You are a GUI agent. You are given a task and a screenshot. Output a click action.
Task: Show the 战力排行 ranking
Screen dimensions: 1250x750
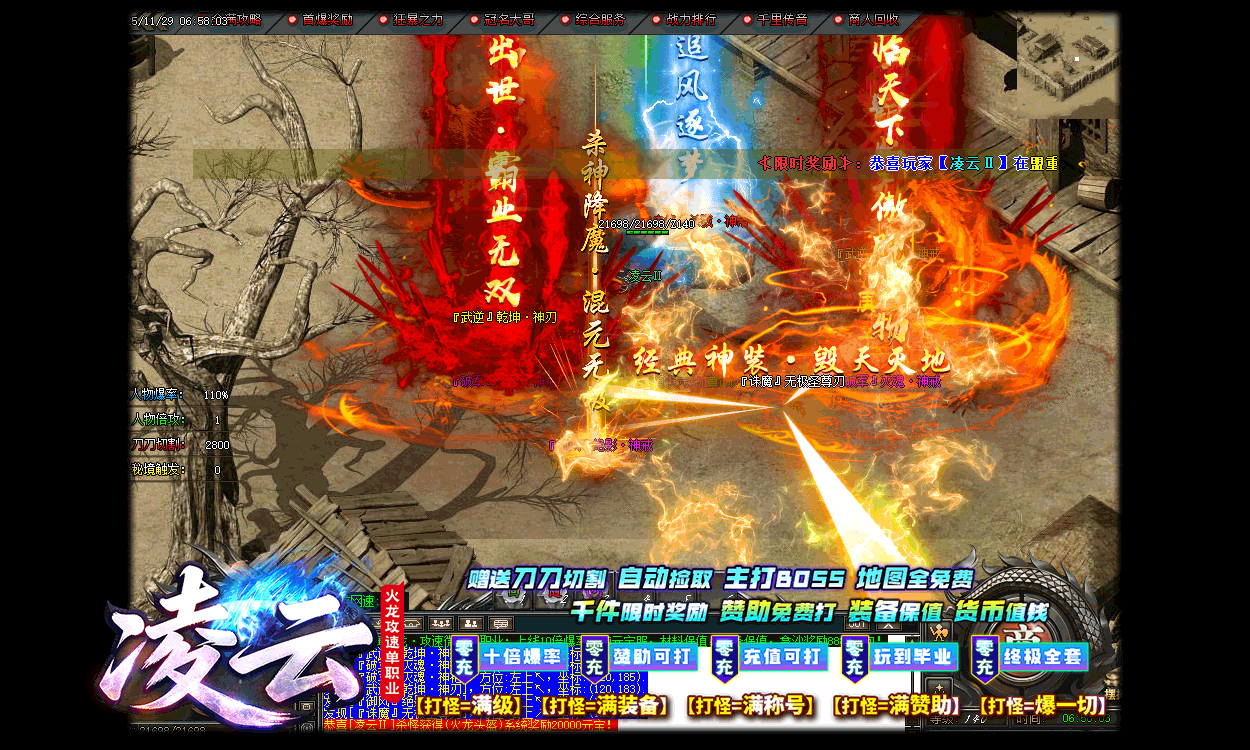coord(691,20)
